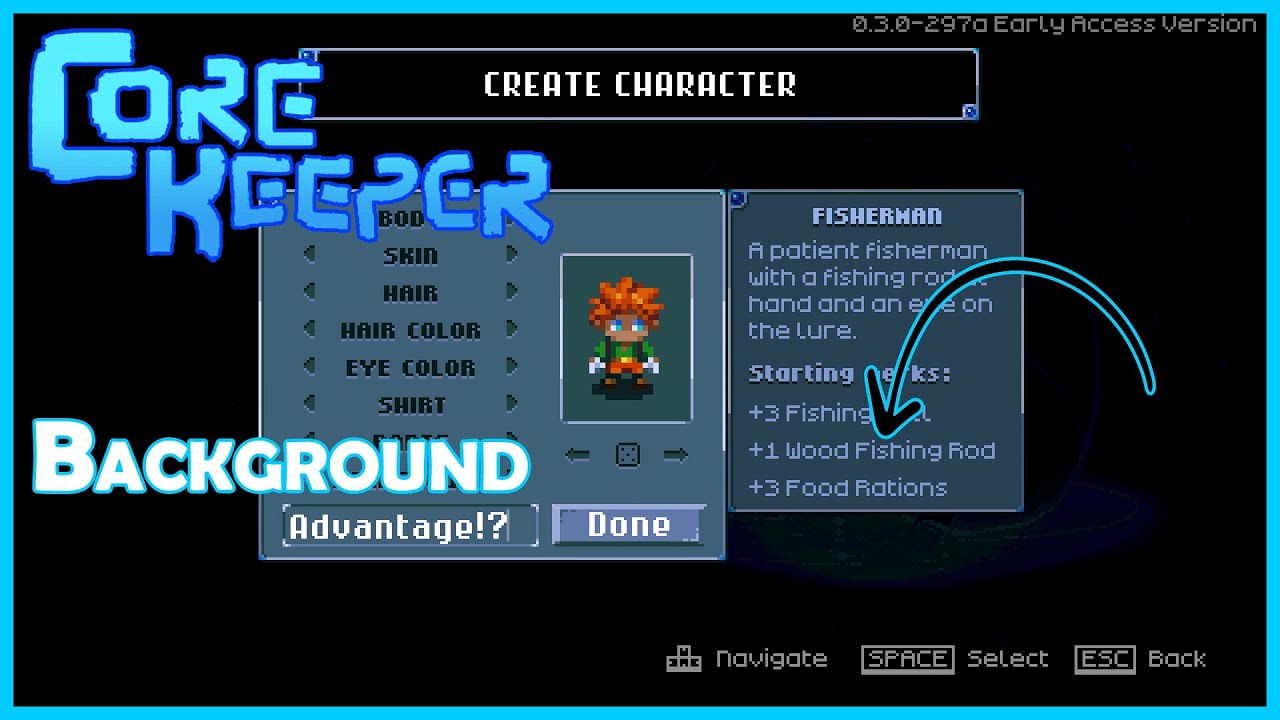The image size is (1280, 720).
Task: Click the character preview portrait
Action: pos(627,339)
